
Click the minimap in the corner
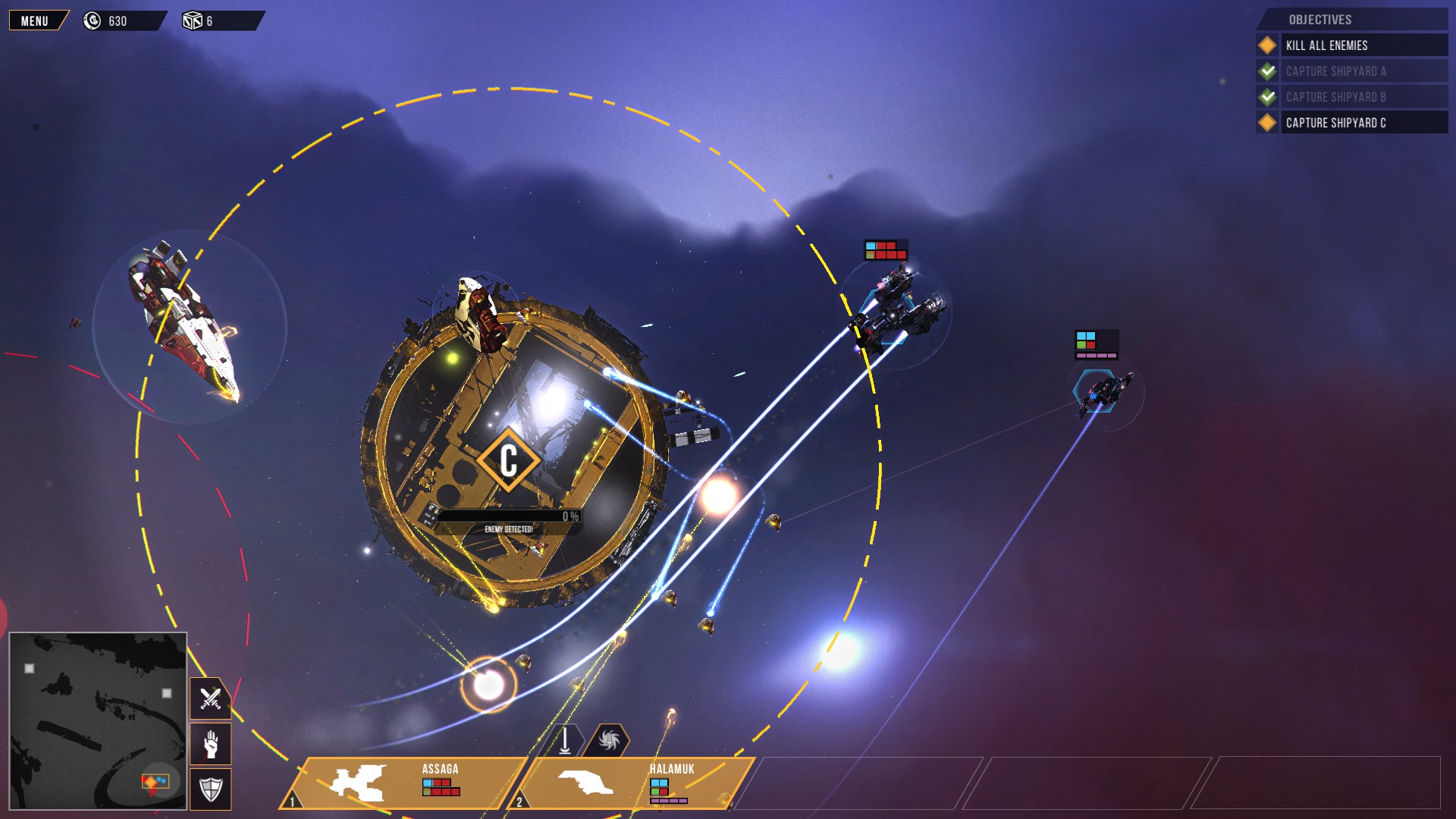(x=97, y=719)
